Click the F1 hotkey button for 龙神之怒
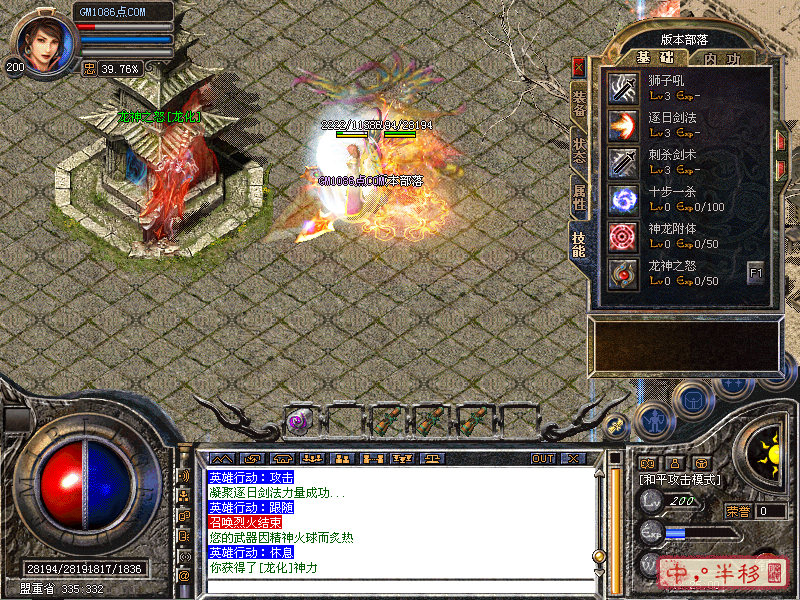800x600 pixels. point(755,272)
